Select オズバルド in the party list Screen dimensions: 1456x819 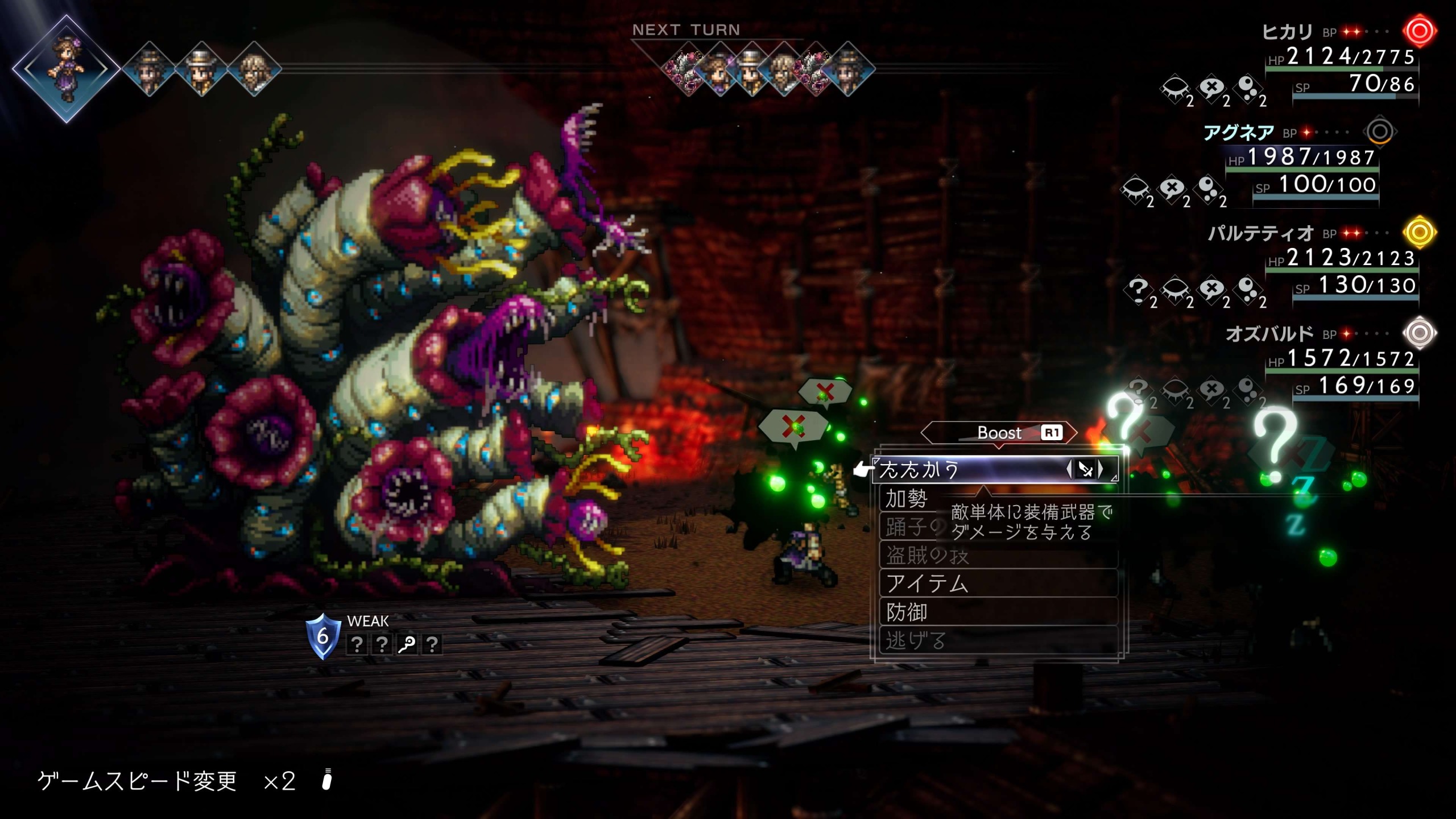click(x=1269, y=334)
